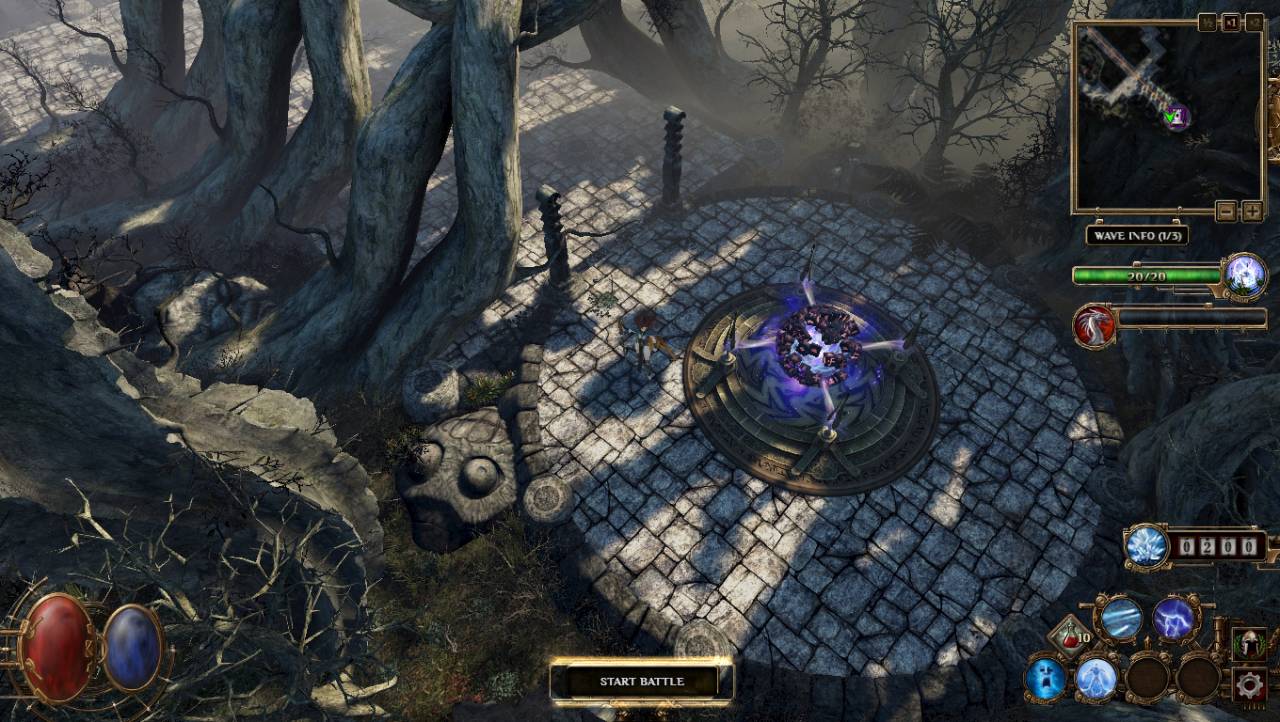1280x722 pixels.
Task: Use the red health potion
Action: 1070,636
